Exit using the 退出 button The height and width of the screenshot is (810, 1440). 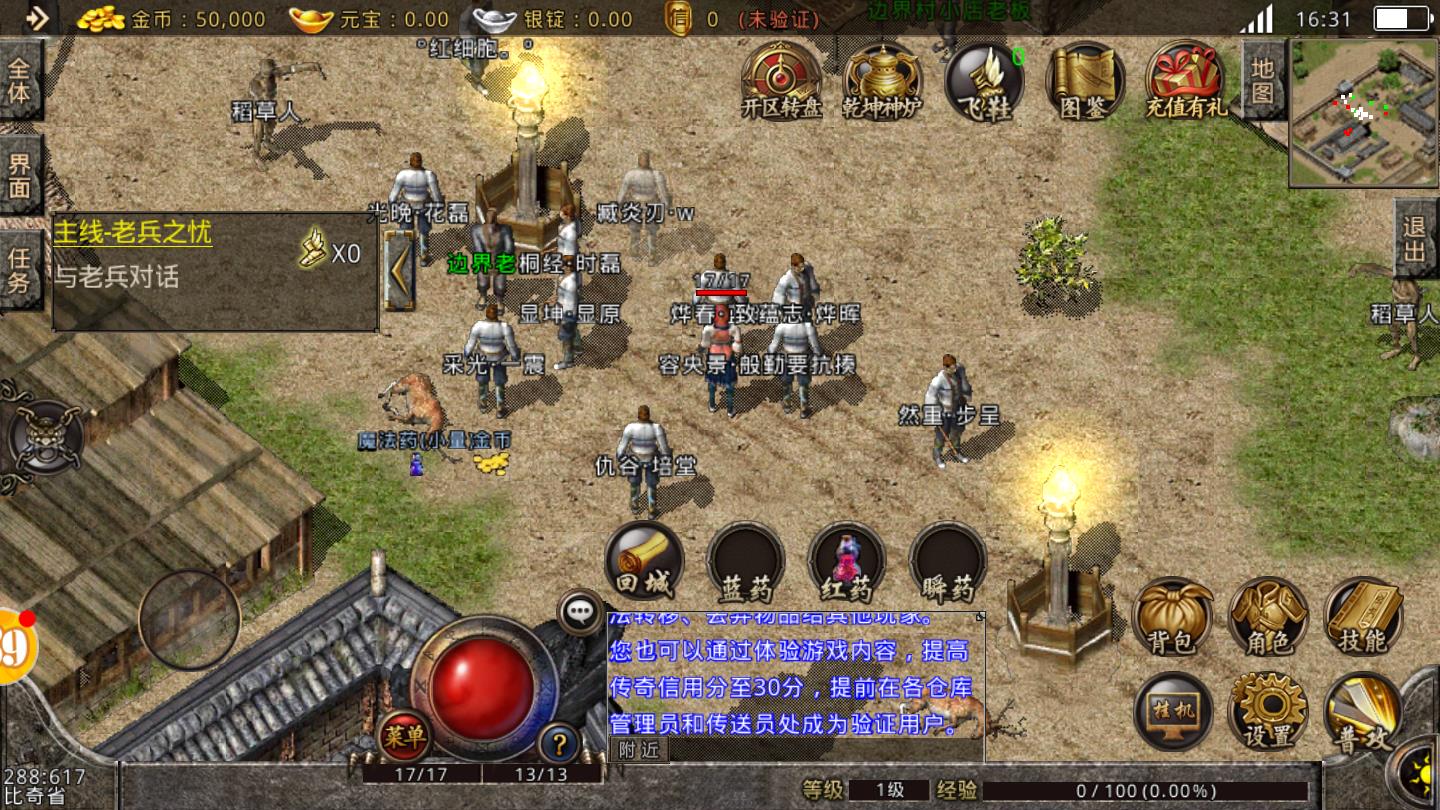point(1415,240)
